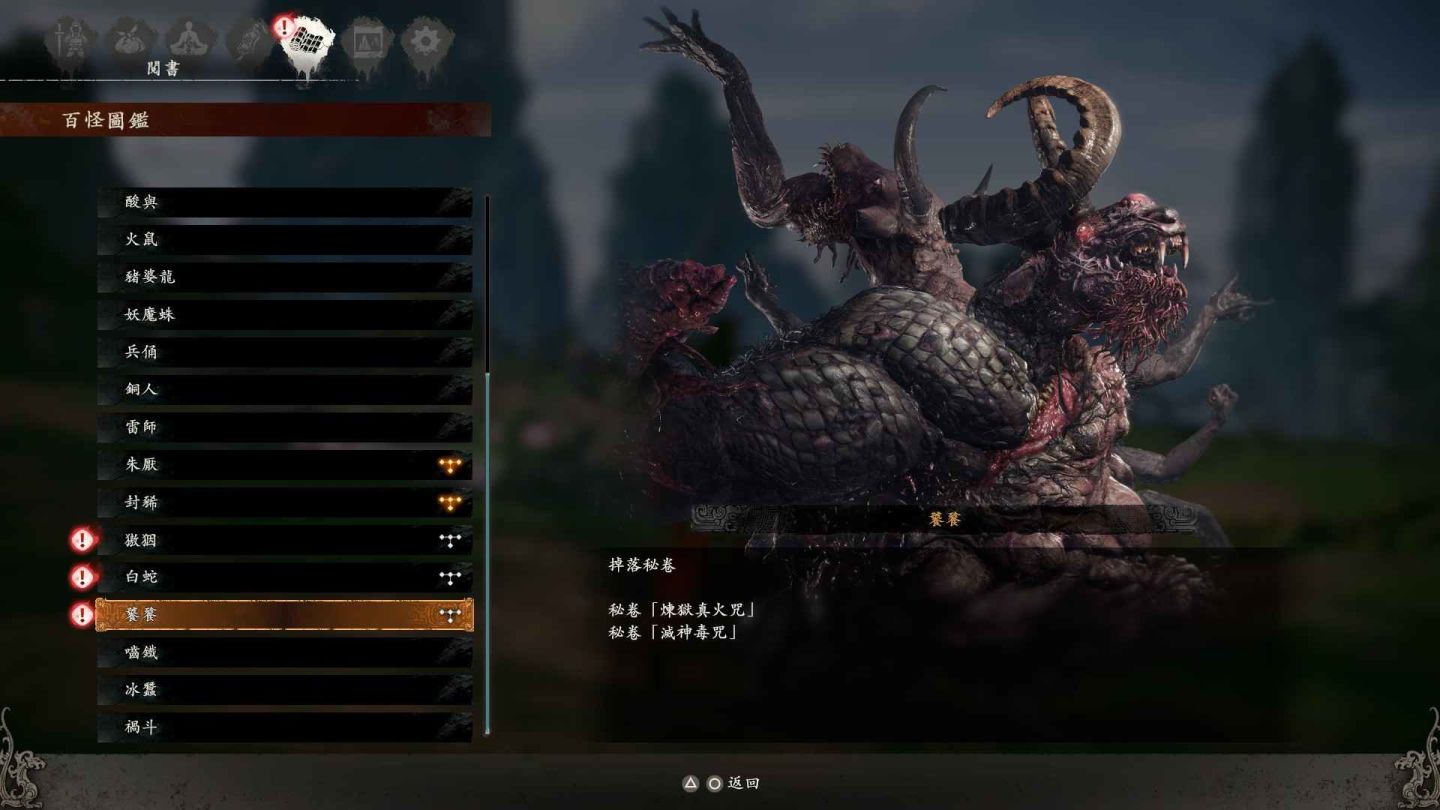Open the 火鼠 entry in the list
Screen dimensions: 1440x810
[x=284, y=240]
